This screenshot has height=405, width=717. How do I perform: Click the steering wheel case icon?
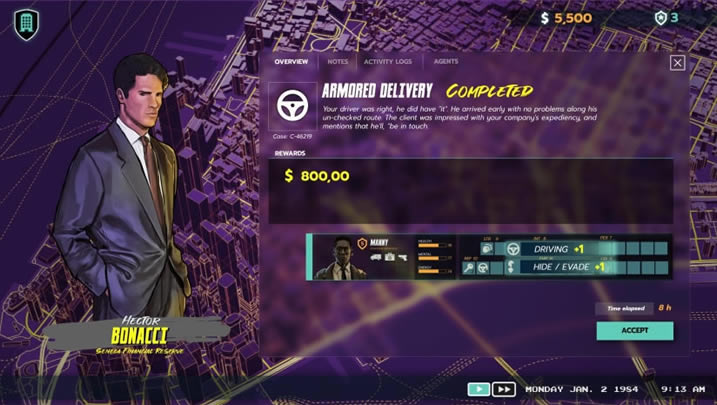293,106
